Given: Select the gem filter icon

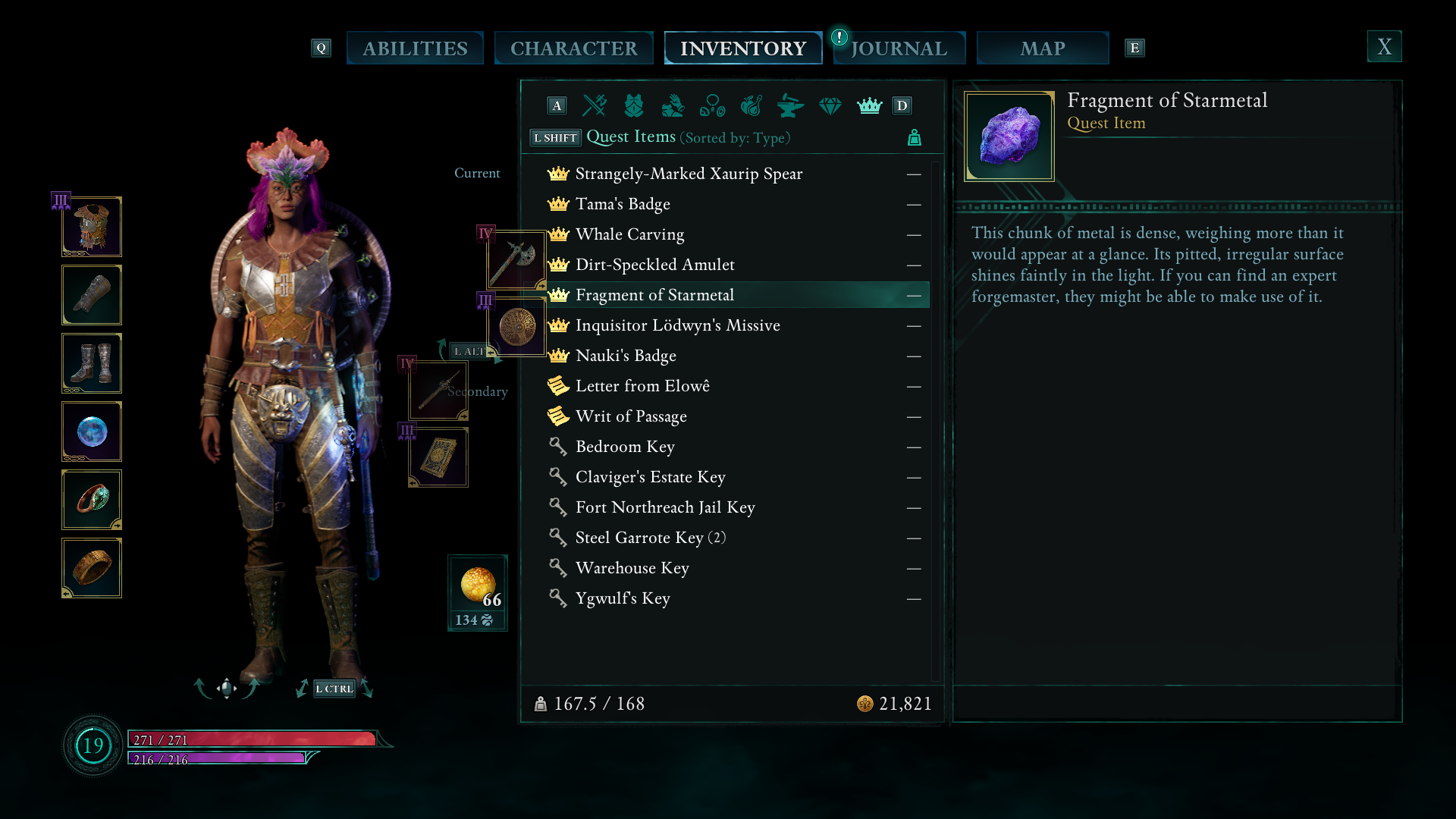Looking at the screenshot, I should coord(830,106).
